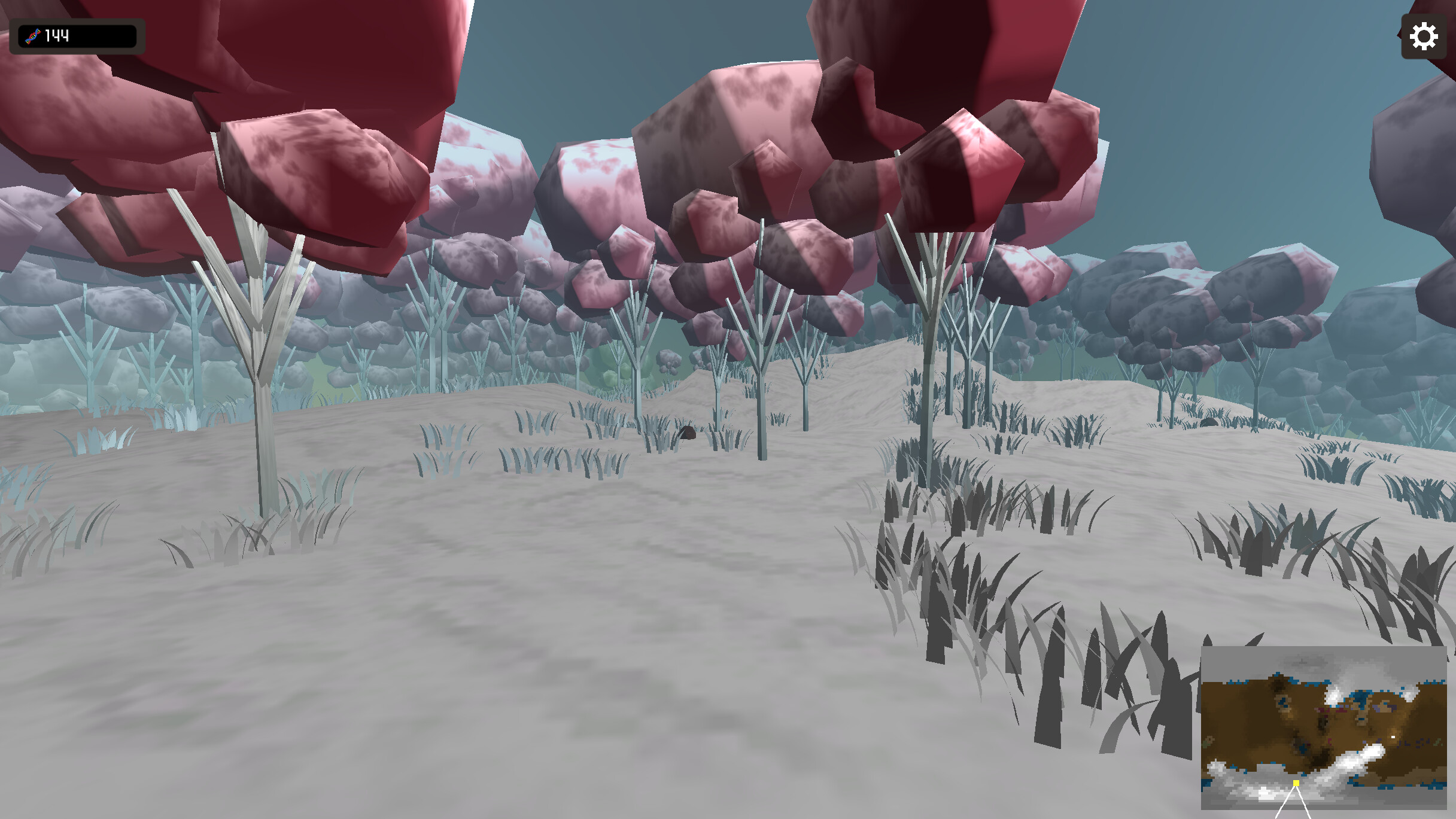
Task: Click the DNA count reading 144
Action: tap(56, 36)
